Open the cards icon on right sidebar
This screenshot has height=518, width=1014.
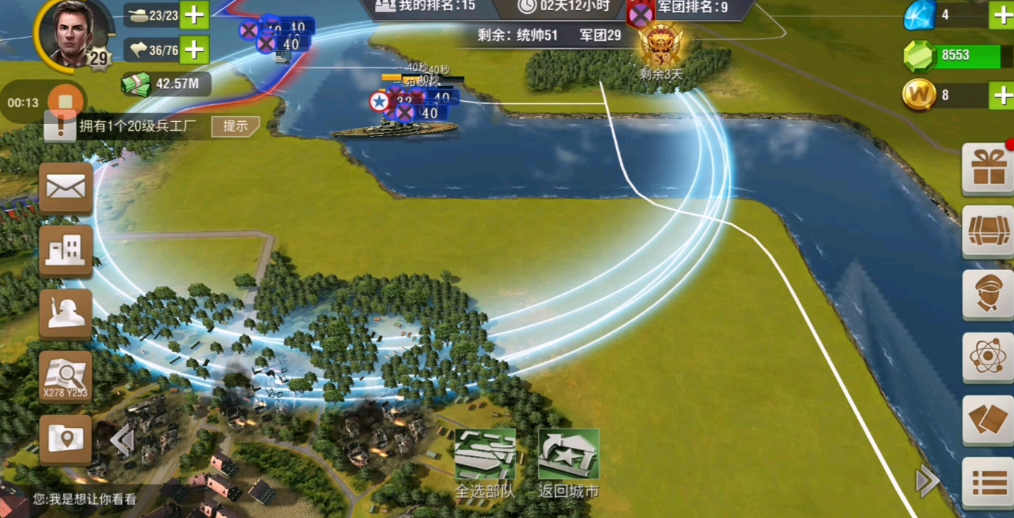click(988, 420)
